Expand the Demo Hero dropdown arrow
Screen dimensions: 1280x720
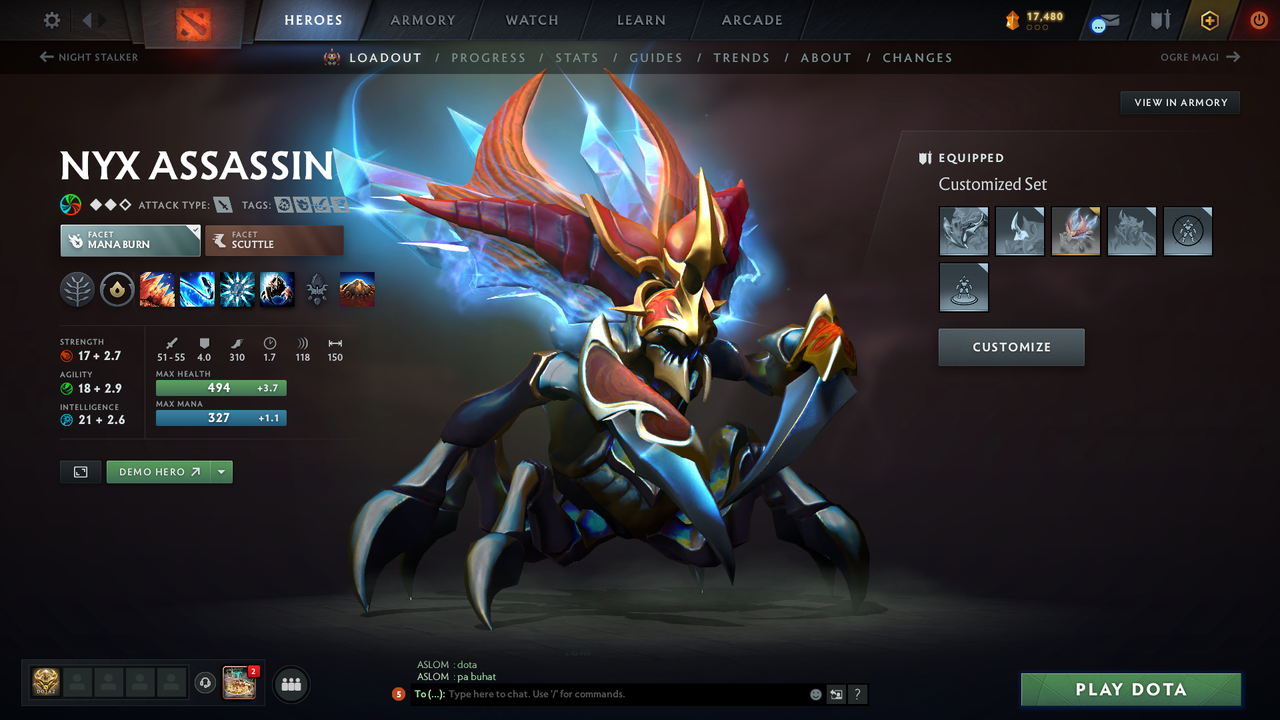[220, 471]
